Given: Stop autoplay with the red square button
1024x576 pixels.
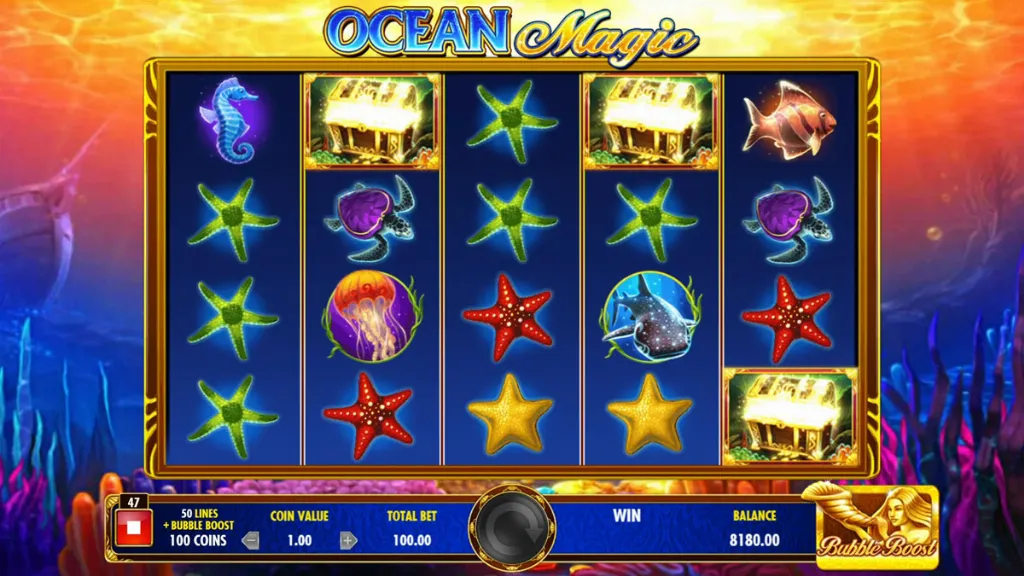Looking at the screenshot, I should point(133,528).
